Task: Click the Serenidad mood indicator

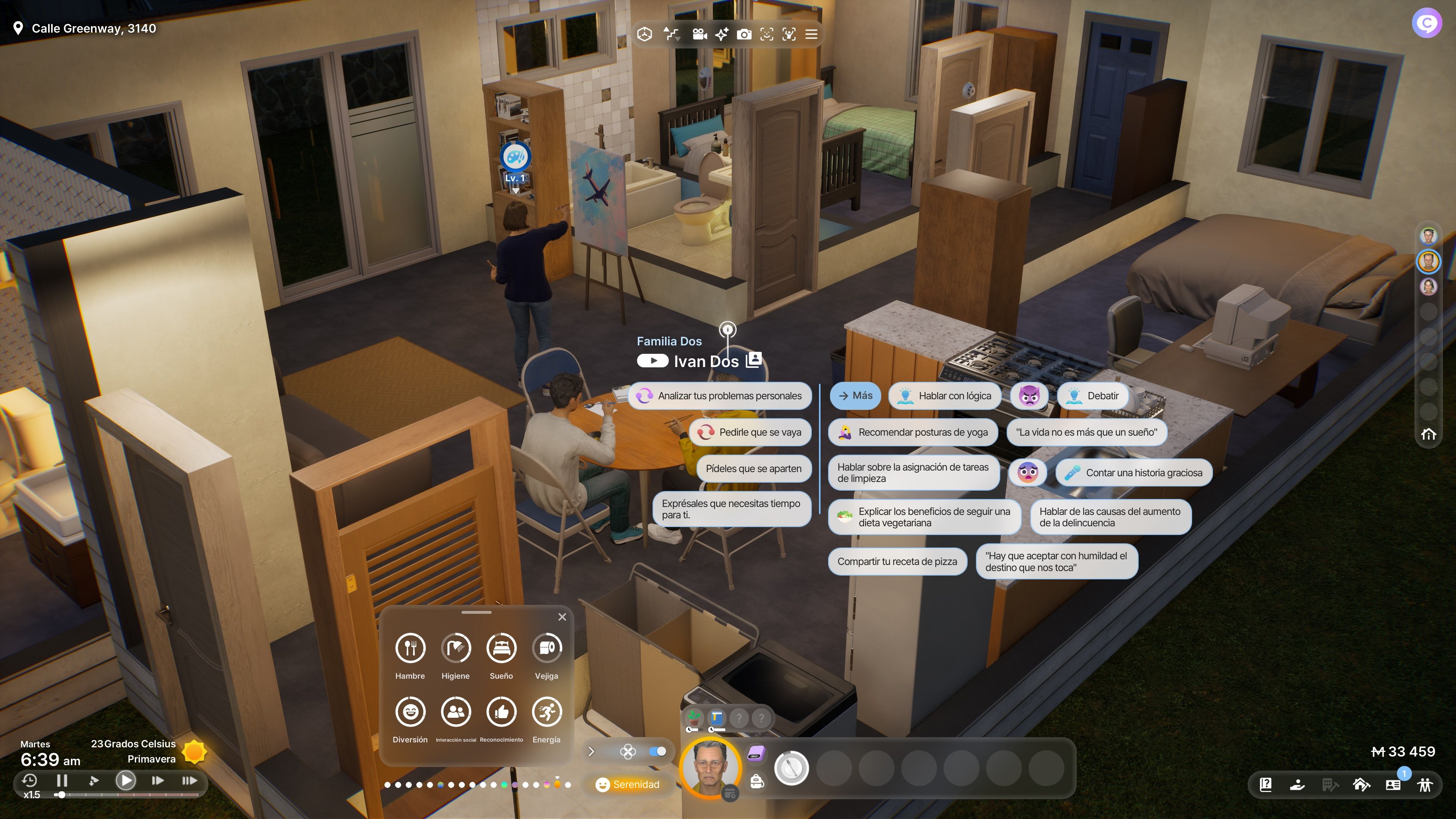Action: pos(628,784)
